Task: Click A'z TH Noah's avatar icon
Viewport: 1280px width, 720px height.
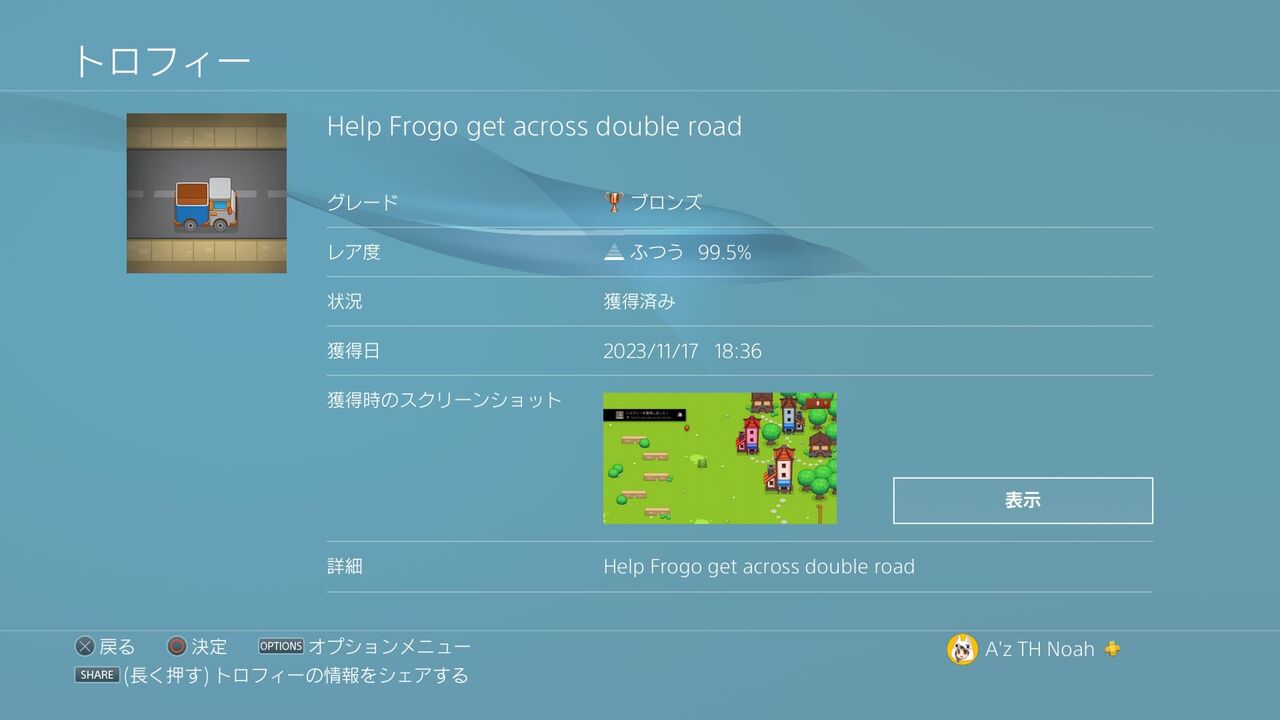Action: (962, 648)
